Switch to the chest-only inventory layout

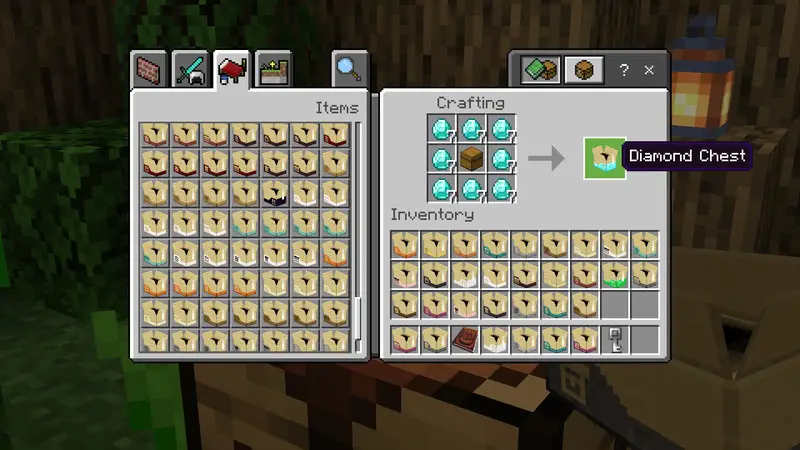pos(583,70)
